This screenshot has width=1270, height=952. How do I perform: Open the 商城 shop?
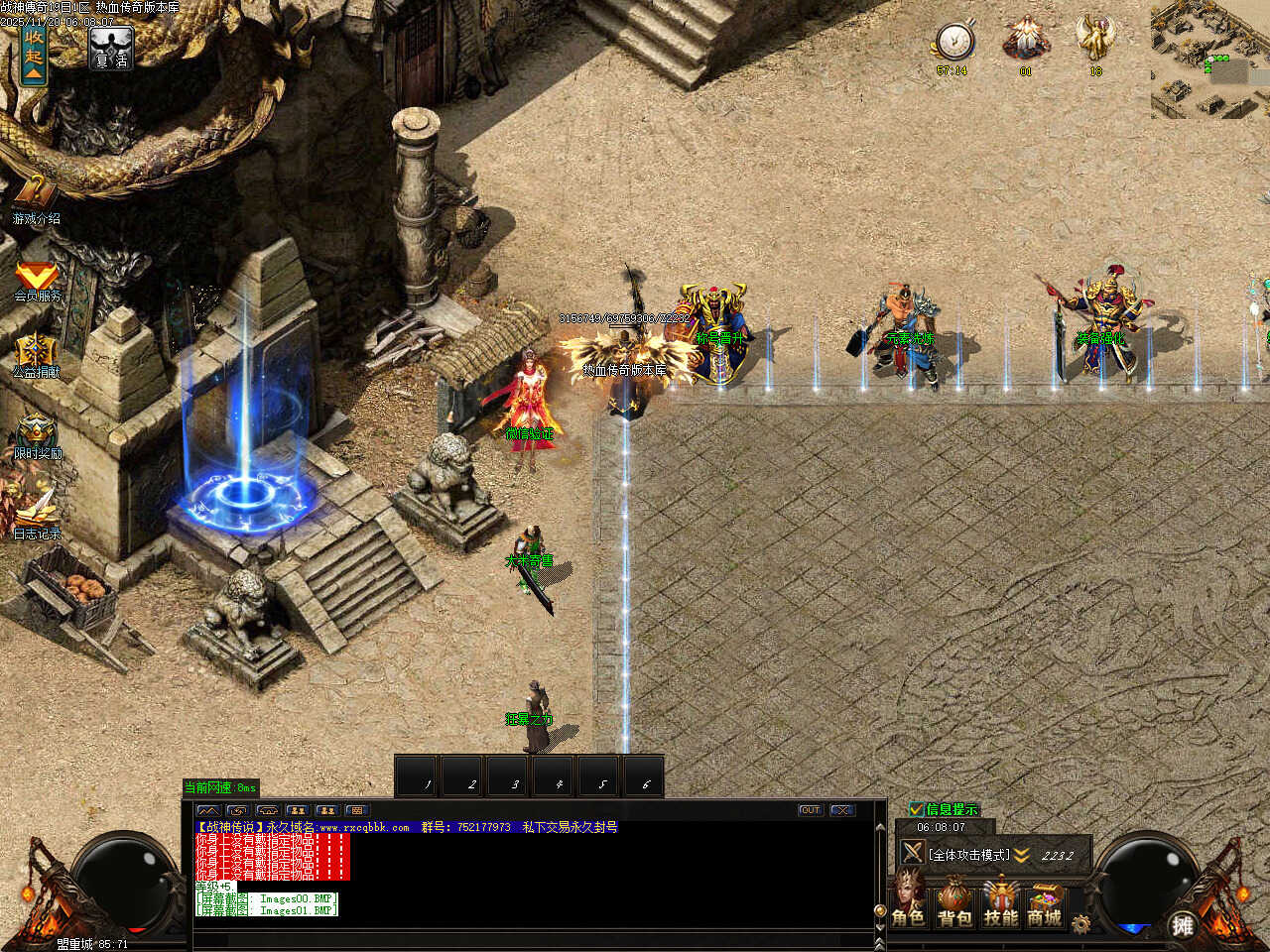[x=1045, y=904]
